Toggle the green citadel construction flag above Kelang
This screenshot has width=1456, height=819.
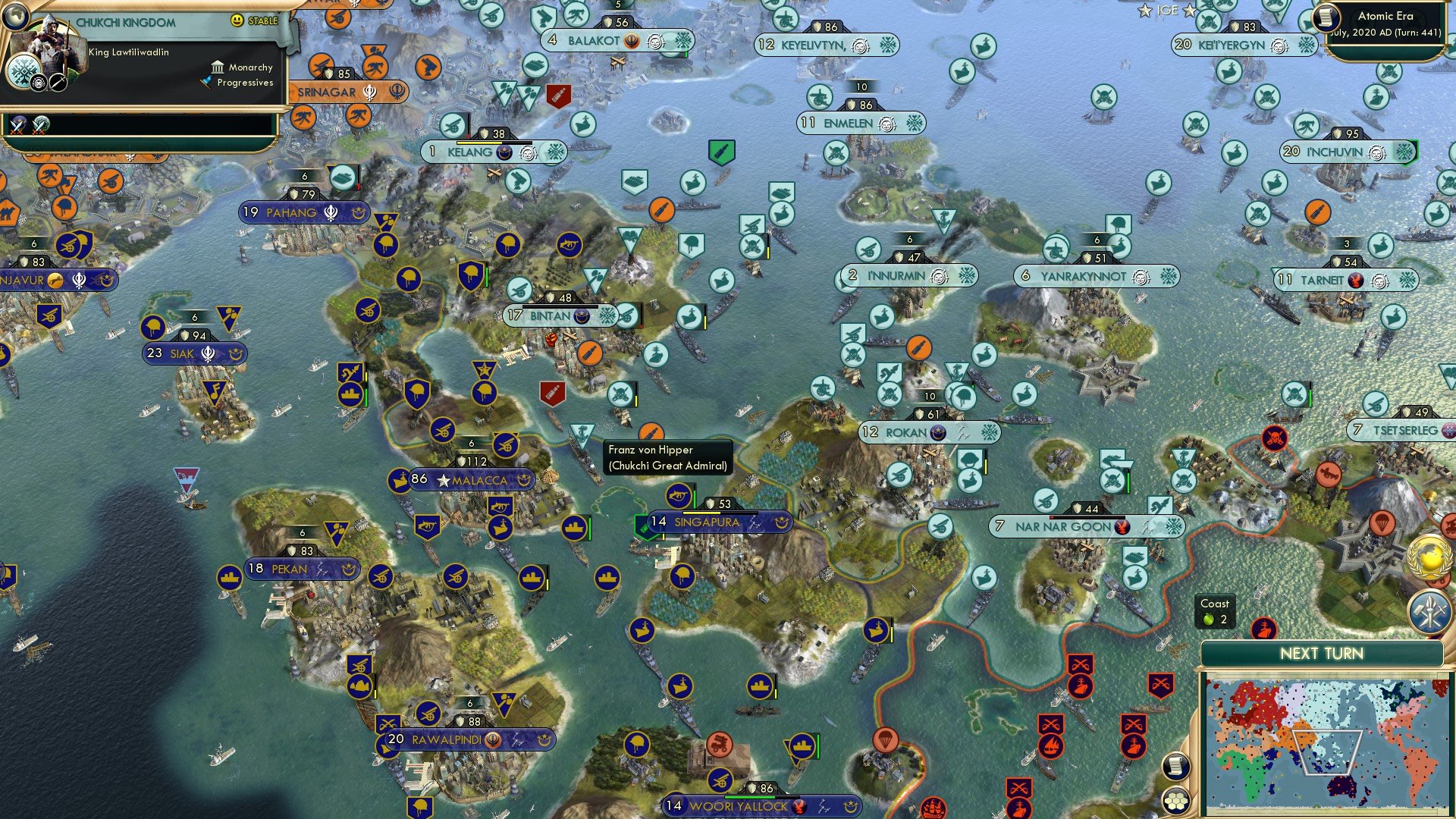click(x=722, y=152)
